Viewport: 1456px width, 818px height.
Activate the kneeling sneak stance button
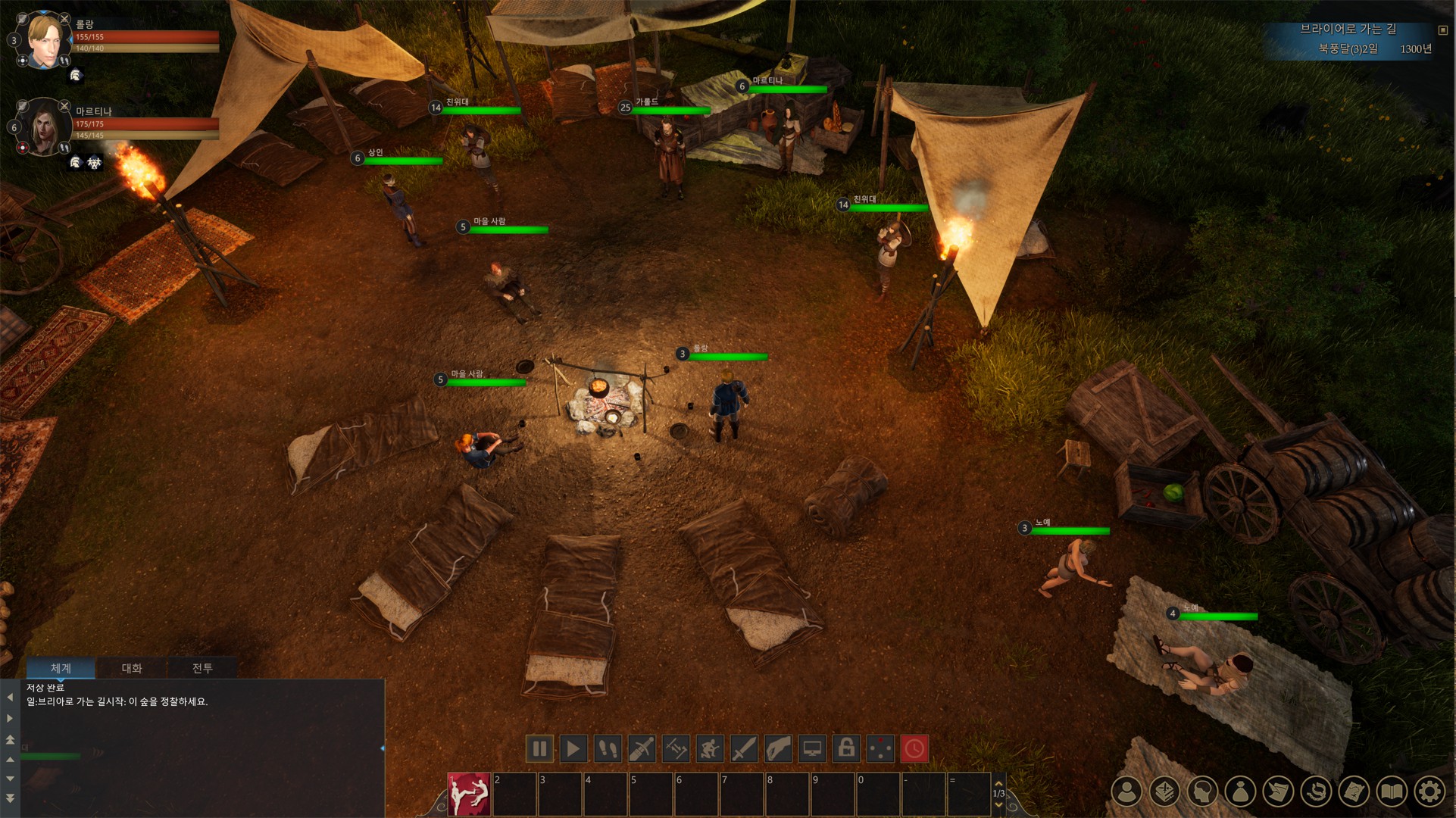pos(710,749)
